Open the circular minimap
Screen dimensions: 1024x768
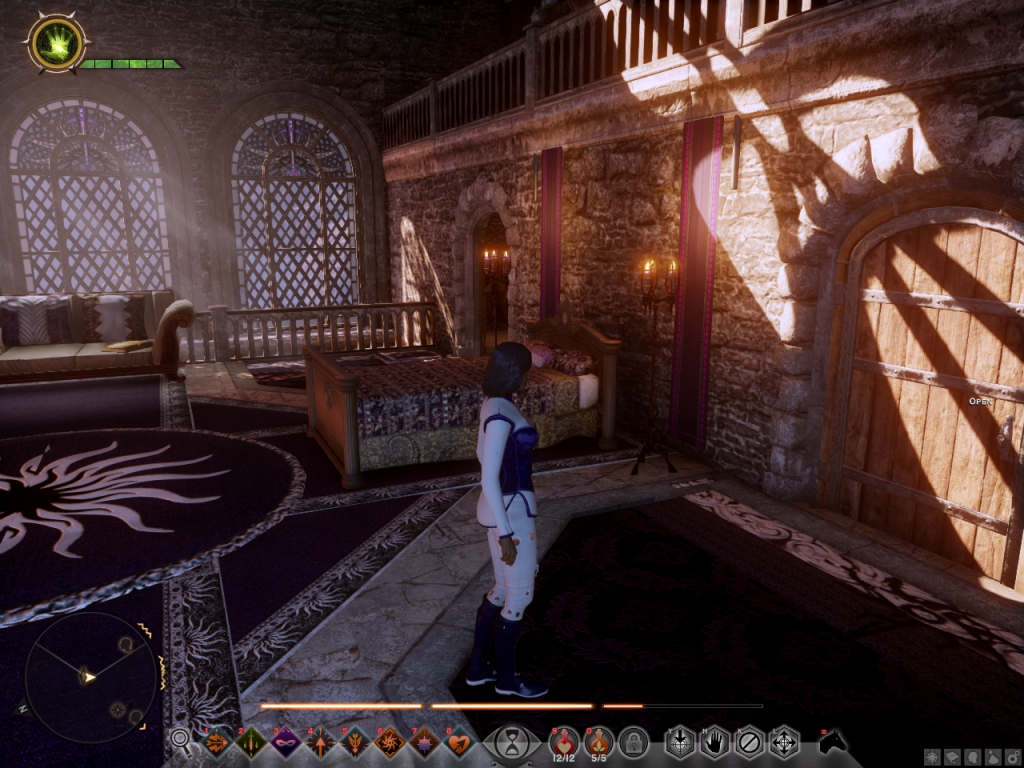pos(91,677)
